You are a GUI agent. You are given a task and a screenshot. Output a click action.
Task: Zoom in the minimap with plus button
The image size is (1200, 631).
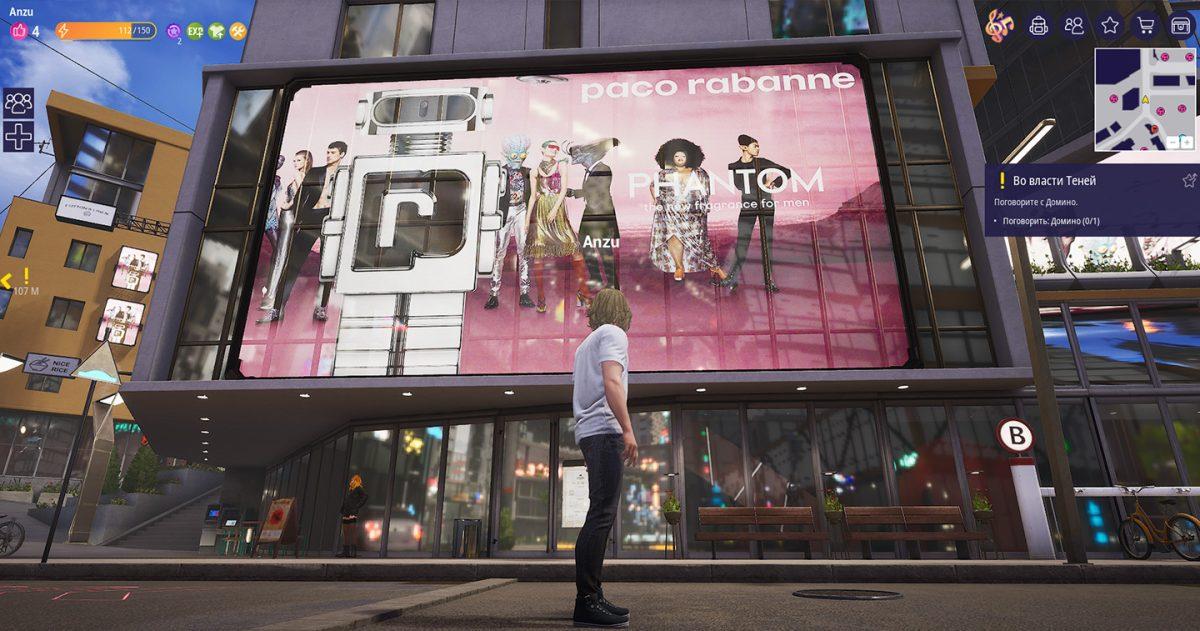(x=1187, y=143)
